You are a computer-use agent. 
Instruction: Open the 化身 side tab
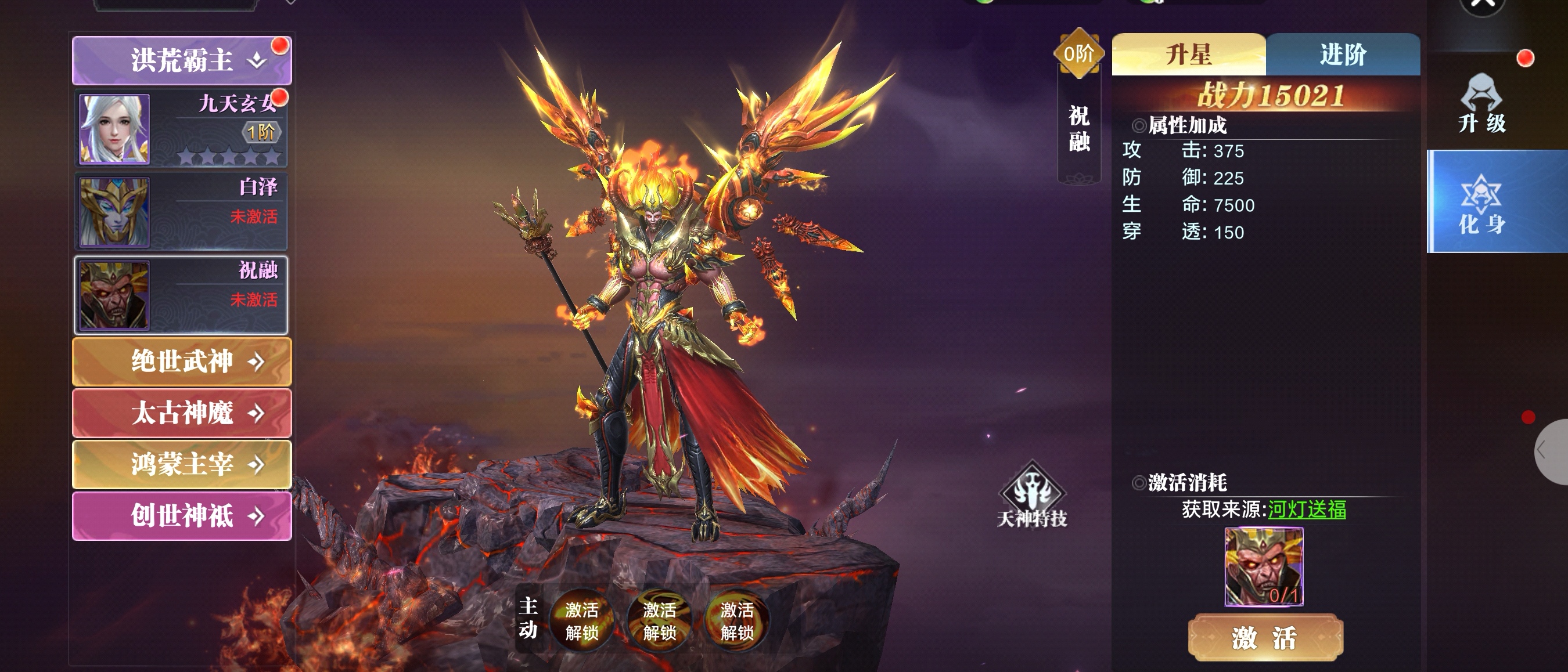pos(1481,203)
